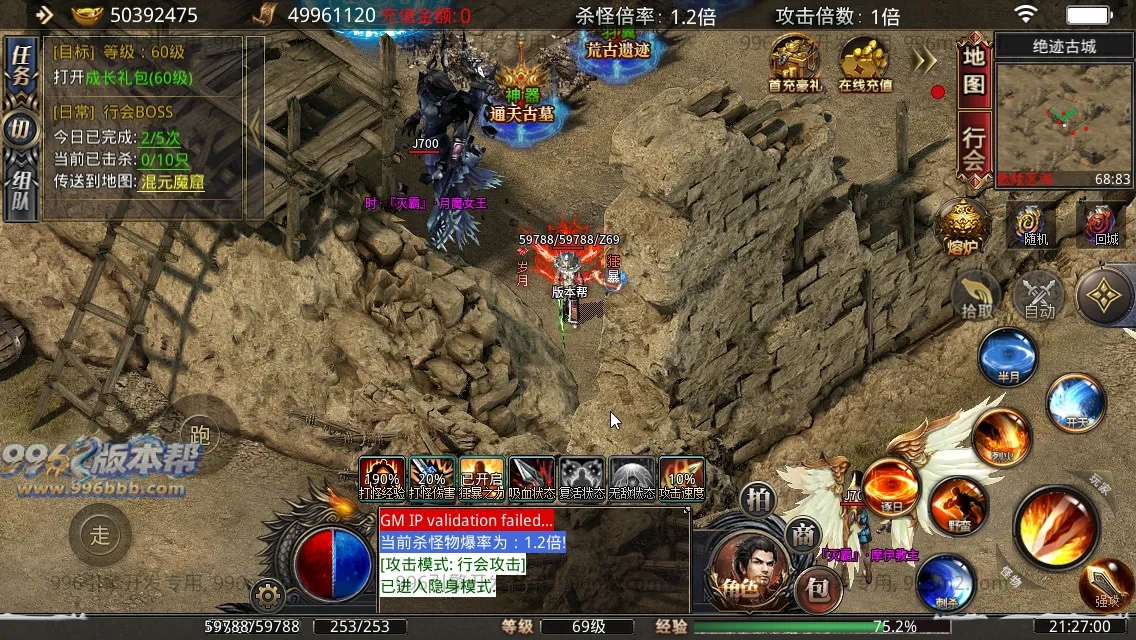The height and width of the screenshot is (640, 1136).
Task: Activate the 逐日 skill
Action: (890, 486)
